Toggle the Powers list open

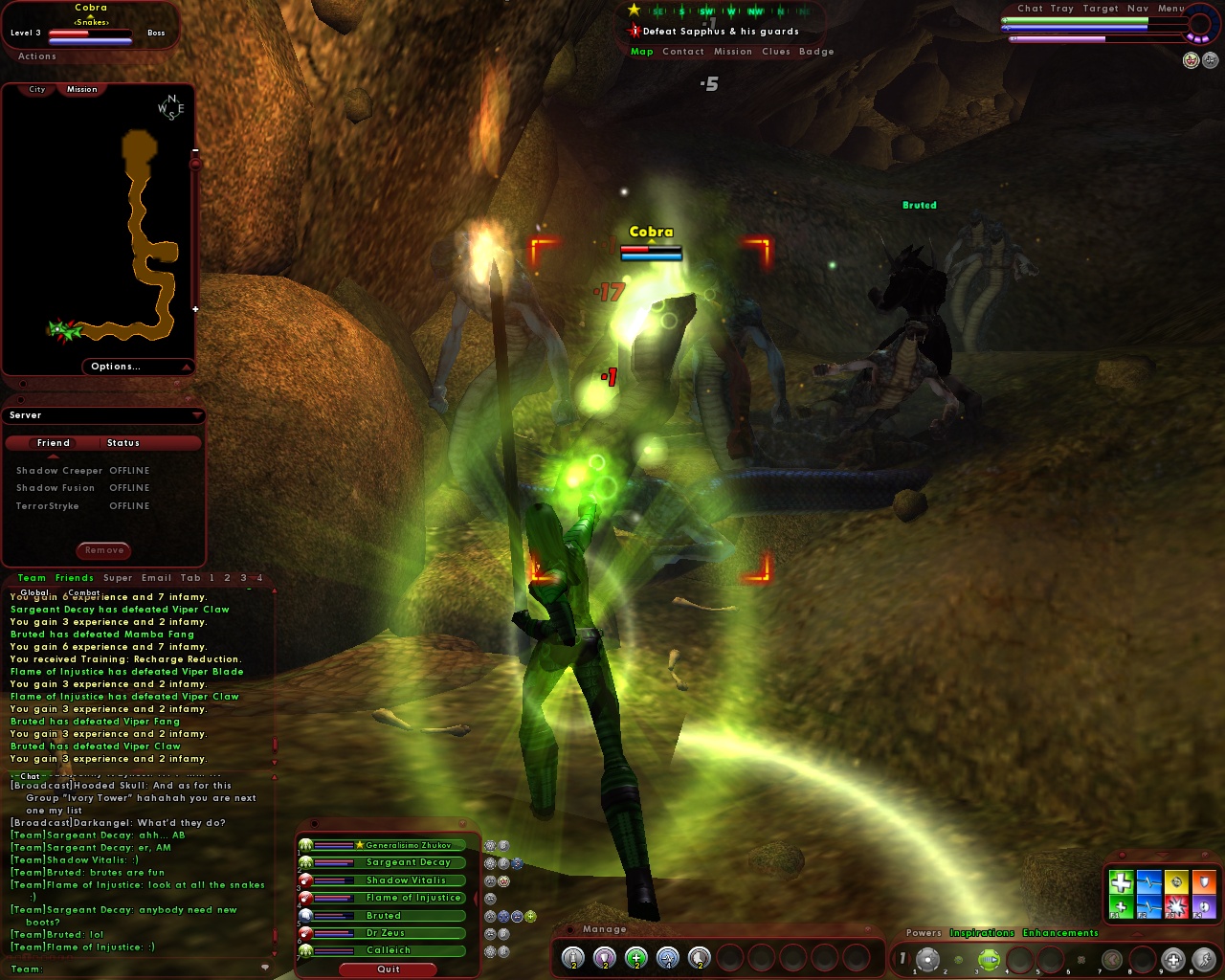tap(923, 932)
